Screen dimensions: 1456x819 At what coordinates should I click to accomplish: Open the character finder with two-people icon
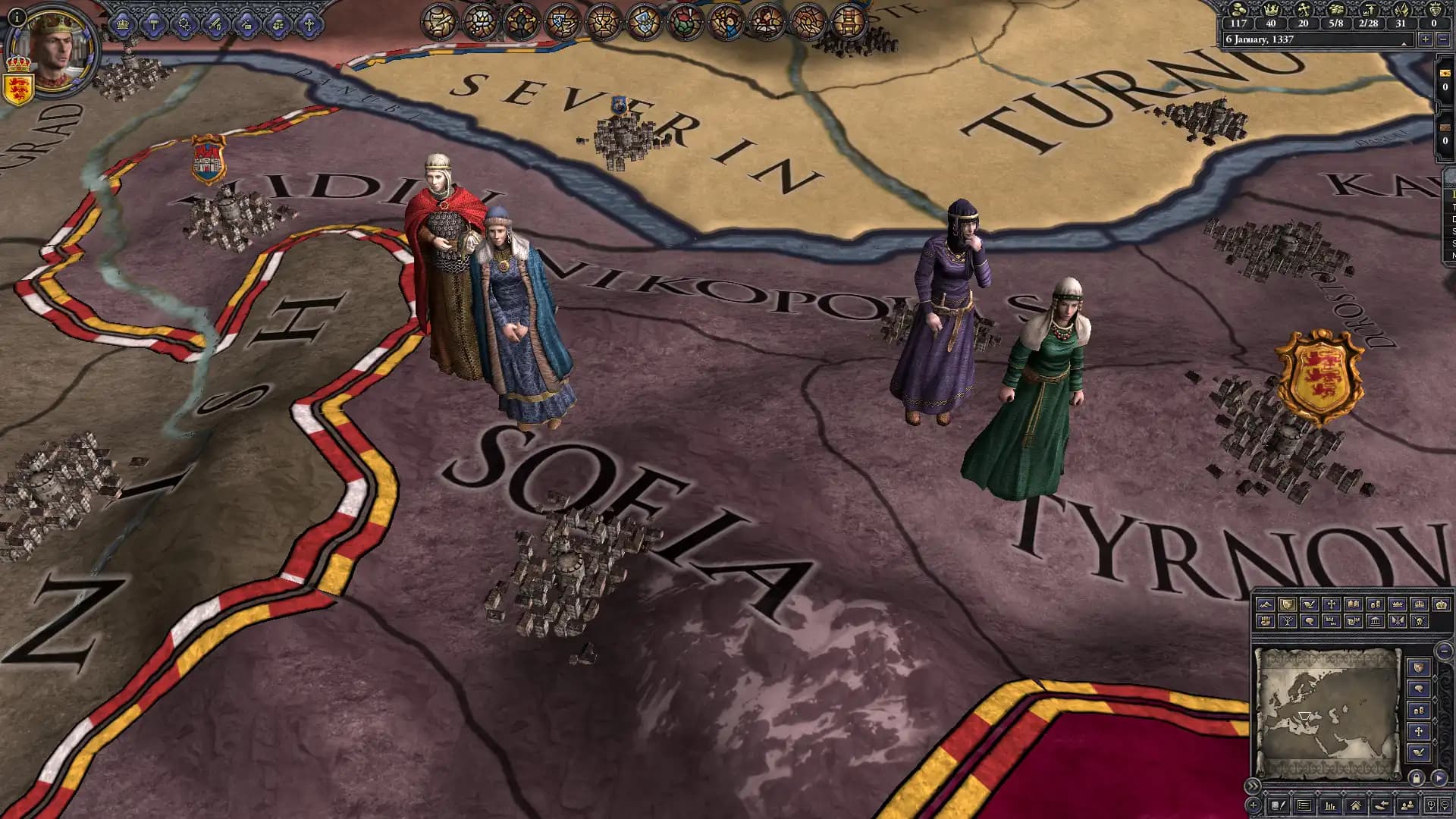tap(1407, 805)
